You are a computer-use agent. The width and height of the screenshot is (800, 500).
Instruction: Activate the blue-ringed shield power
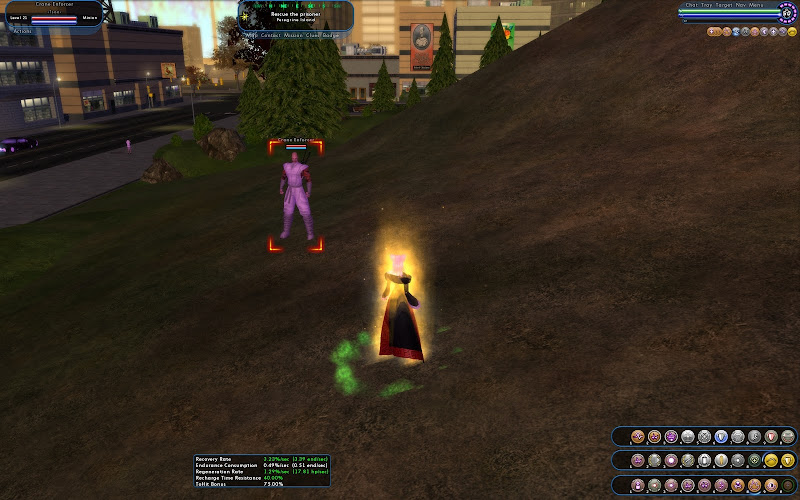(721, 437)
